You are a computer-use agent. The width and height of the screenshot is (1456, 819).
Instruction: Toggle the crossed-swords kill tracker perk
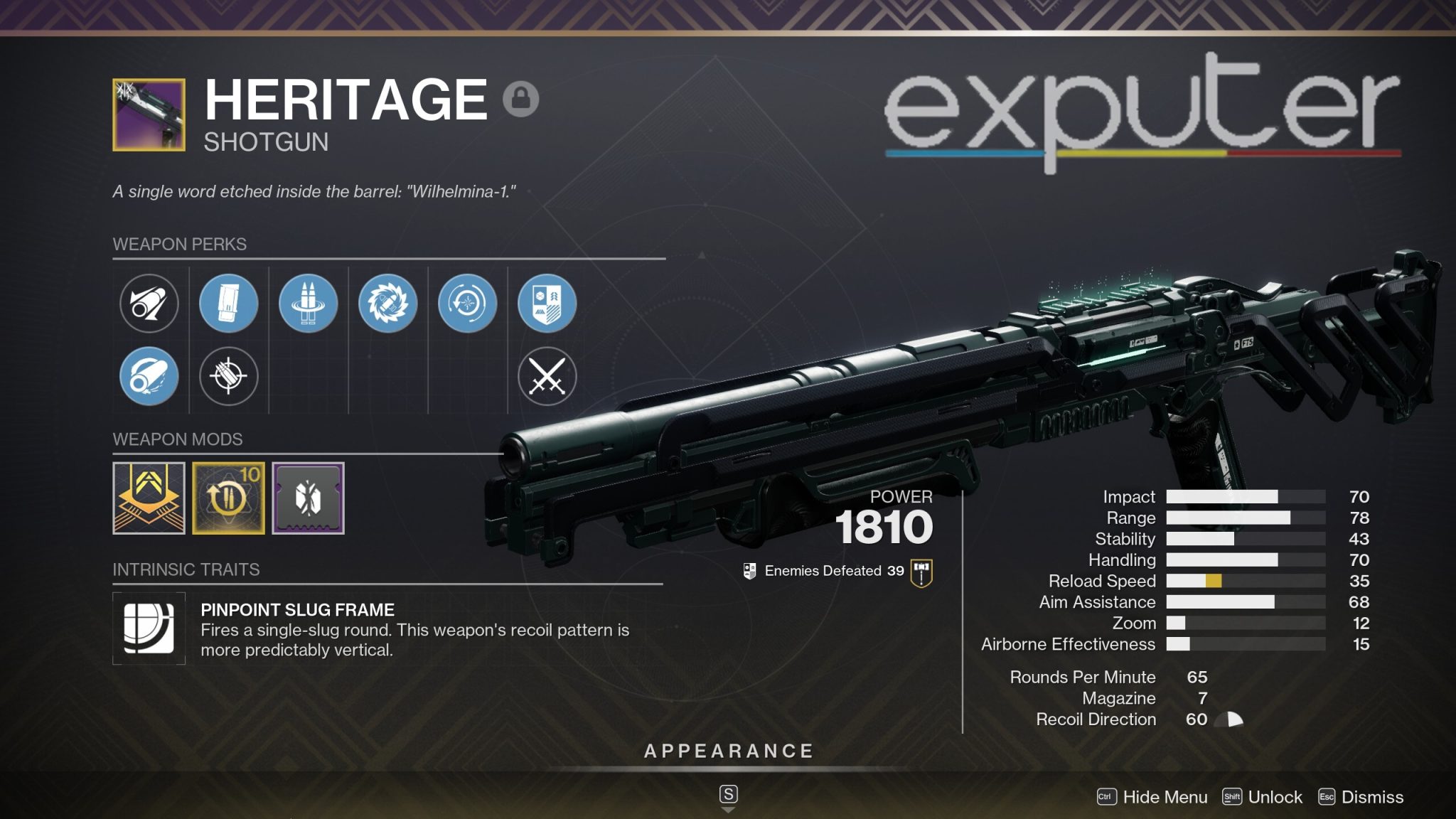tap(550, 378)
